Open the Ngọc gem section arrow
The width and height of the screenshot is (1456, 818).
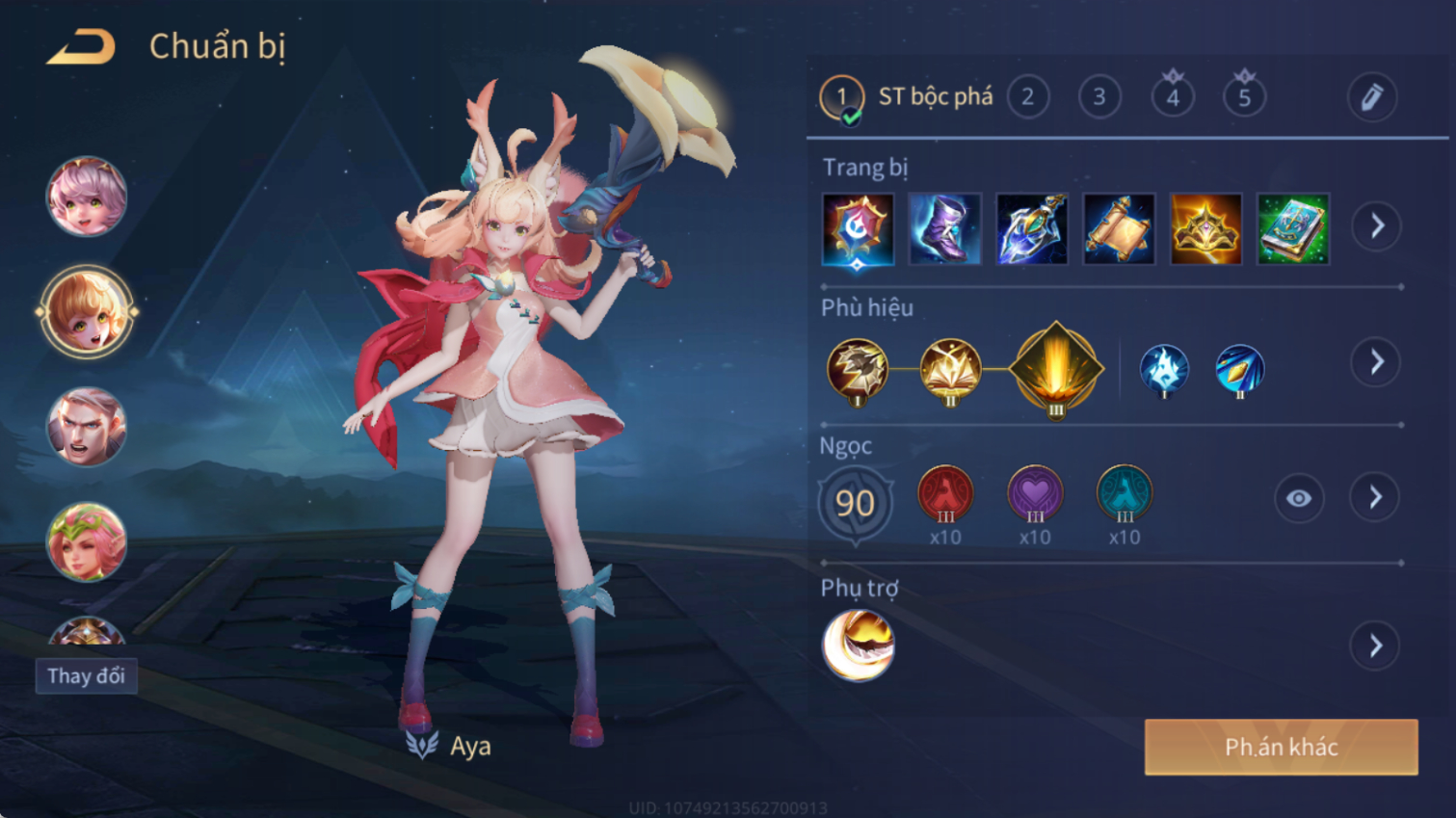point(1376,498)
